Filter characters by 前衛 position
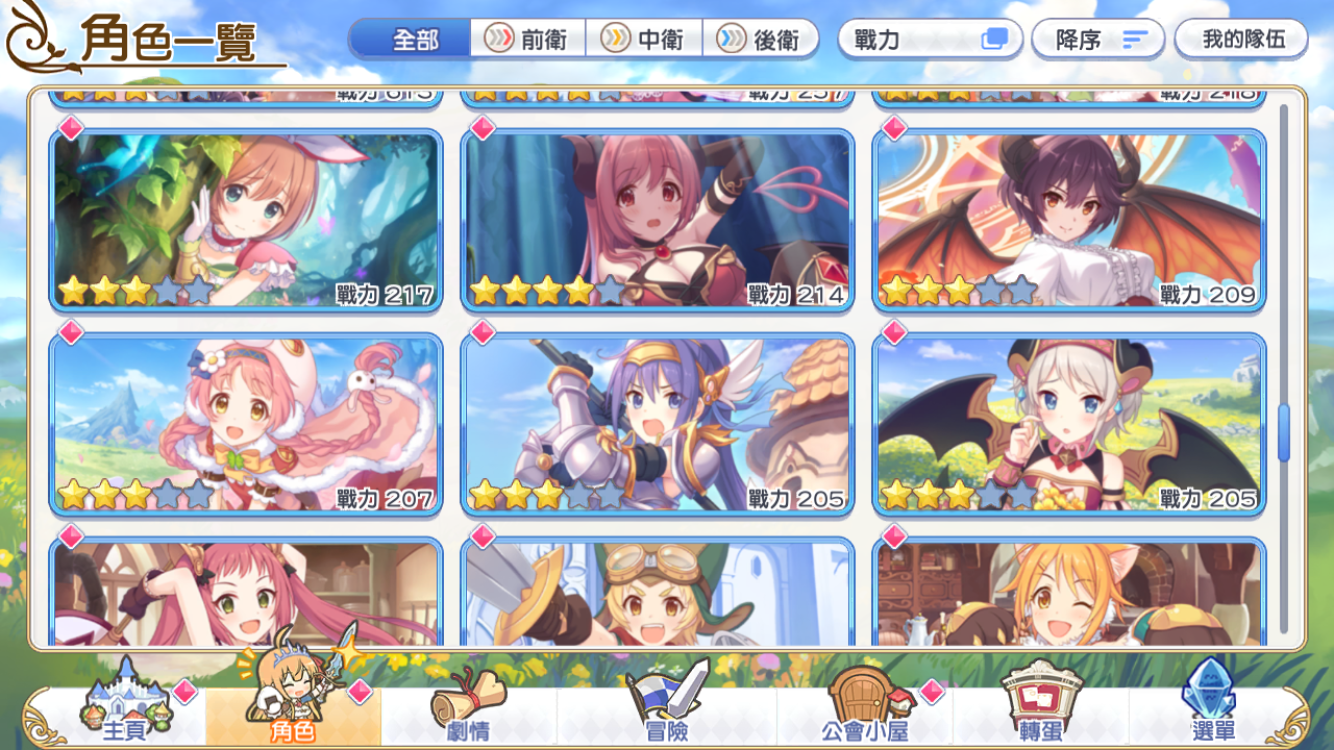Screen dimensions: 1334x750 (527, 39)
